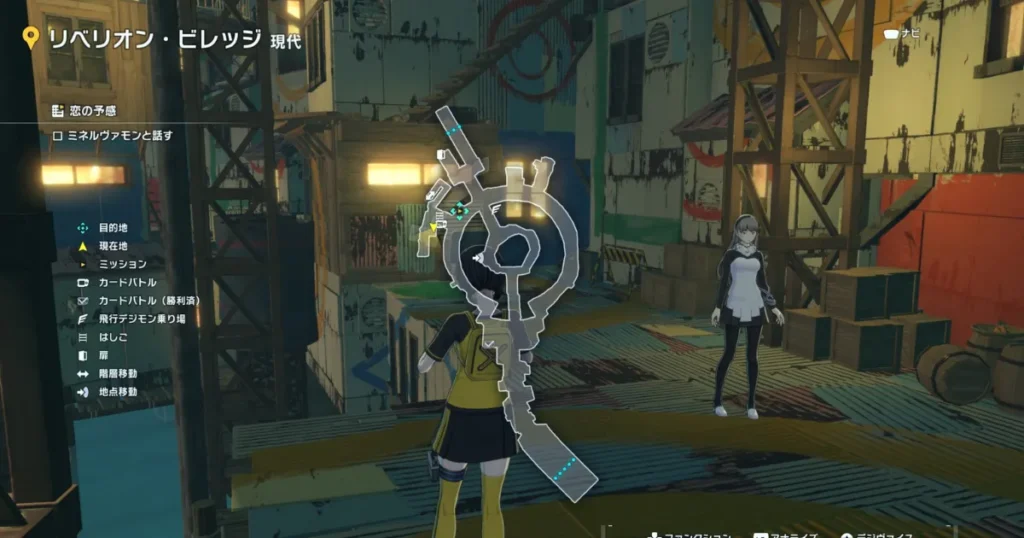Click the yellow current-position arrow on the map
The image size is (1024, 538).
click(433, 228)
